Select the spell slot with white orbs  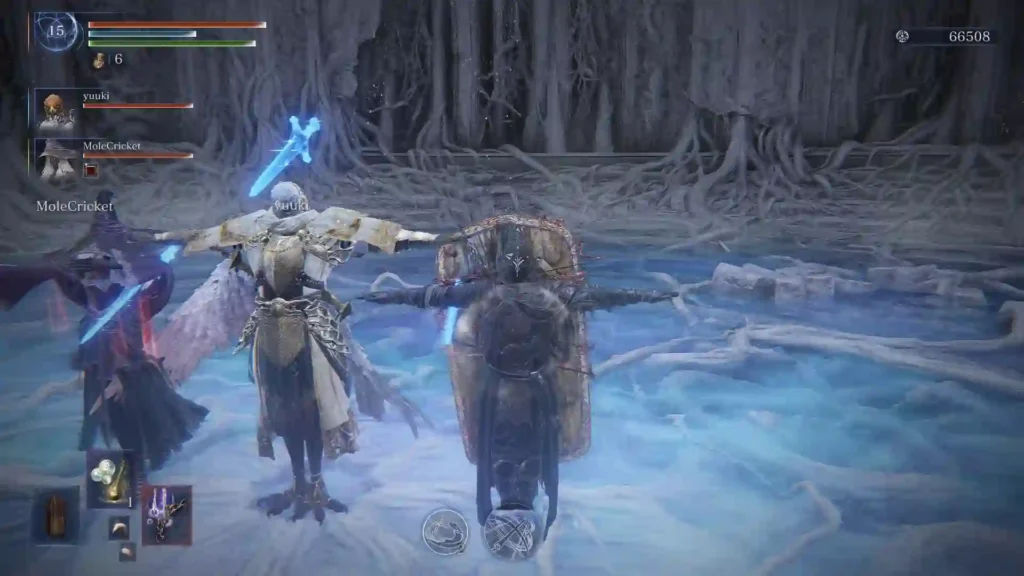click(111, 479)
